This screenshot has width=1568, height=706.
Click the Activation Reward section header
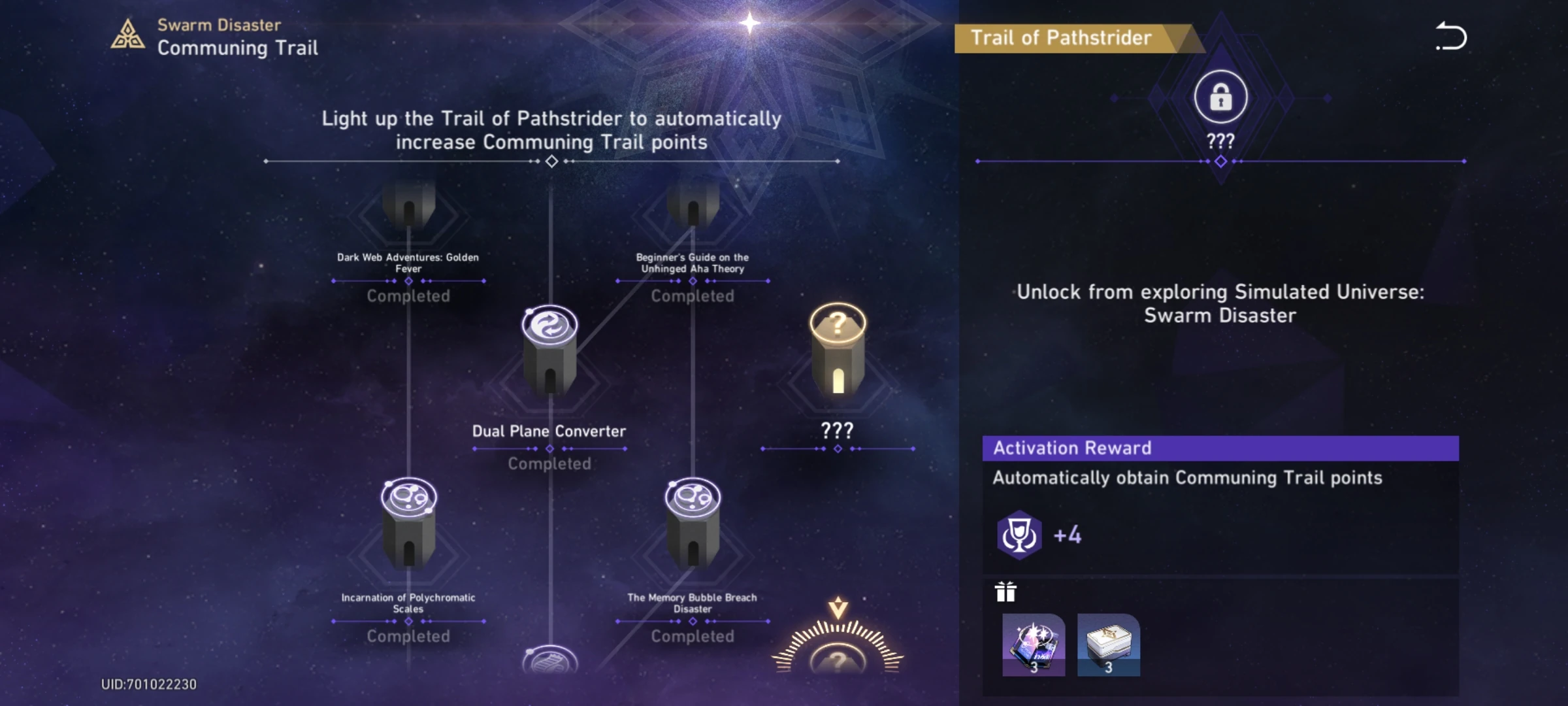click(1071, 448)
